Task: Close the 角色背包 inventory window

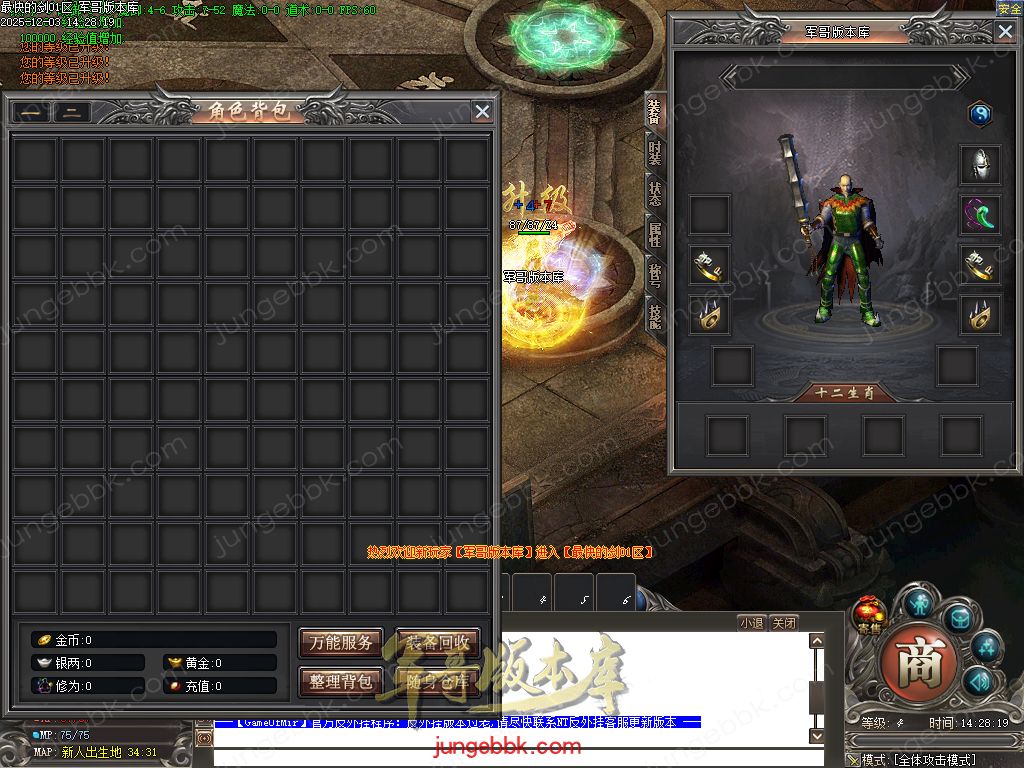Action: pyautogui.click(x=482, y=111)
